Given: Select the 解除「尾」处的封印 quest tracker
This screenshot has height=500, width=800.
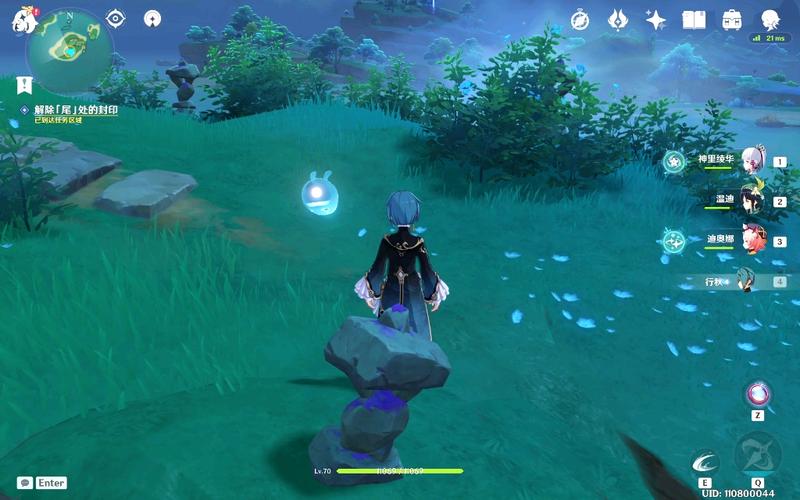Looking at the screenshot, I should (x=76, y=109).
